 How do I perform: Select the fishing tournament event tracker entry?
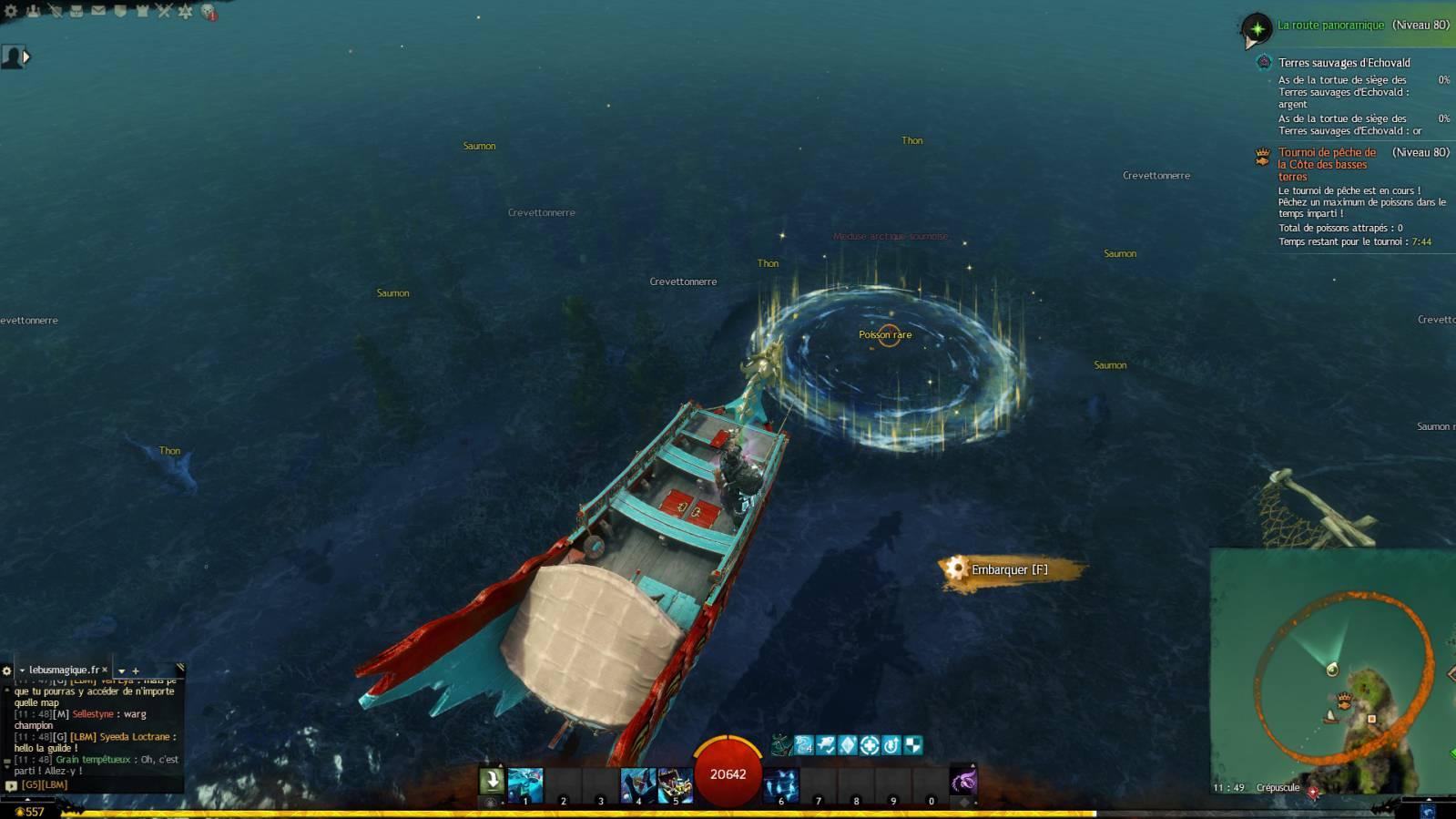pyautogui.click(x=1327, y=164)
